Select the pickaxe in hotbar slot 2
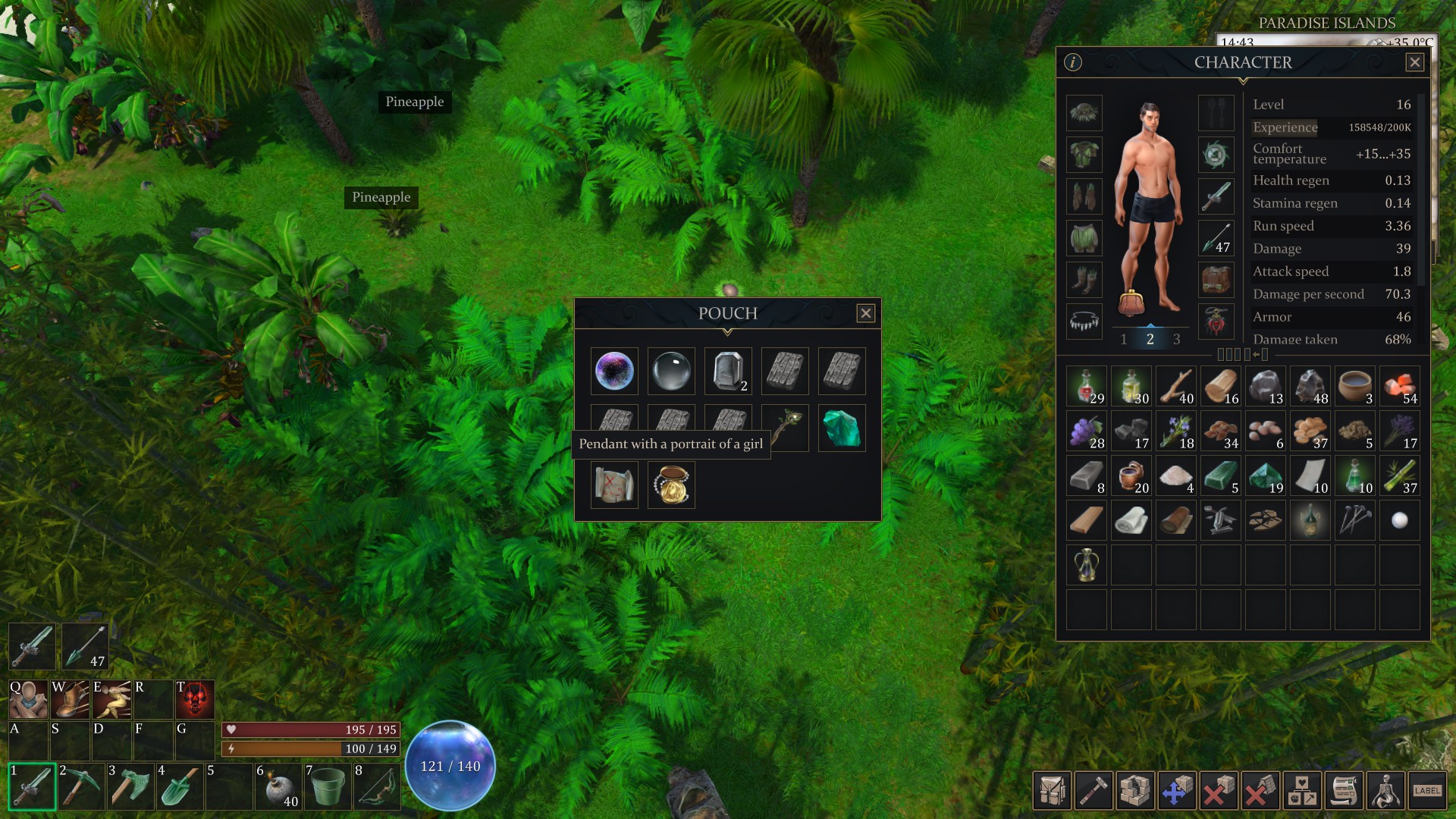The height and width of the screenshot is (819, 1456). pyautogui.click(x=80, y=786)
